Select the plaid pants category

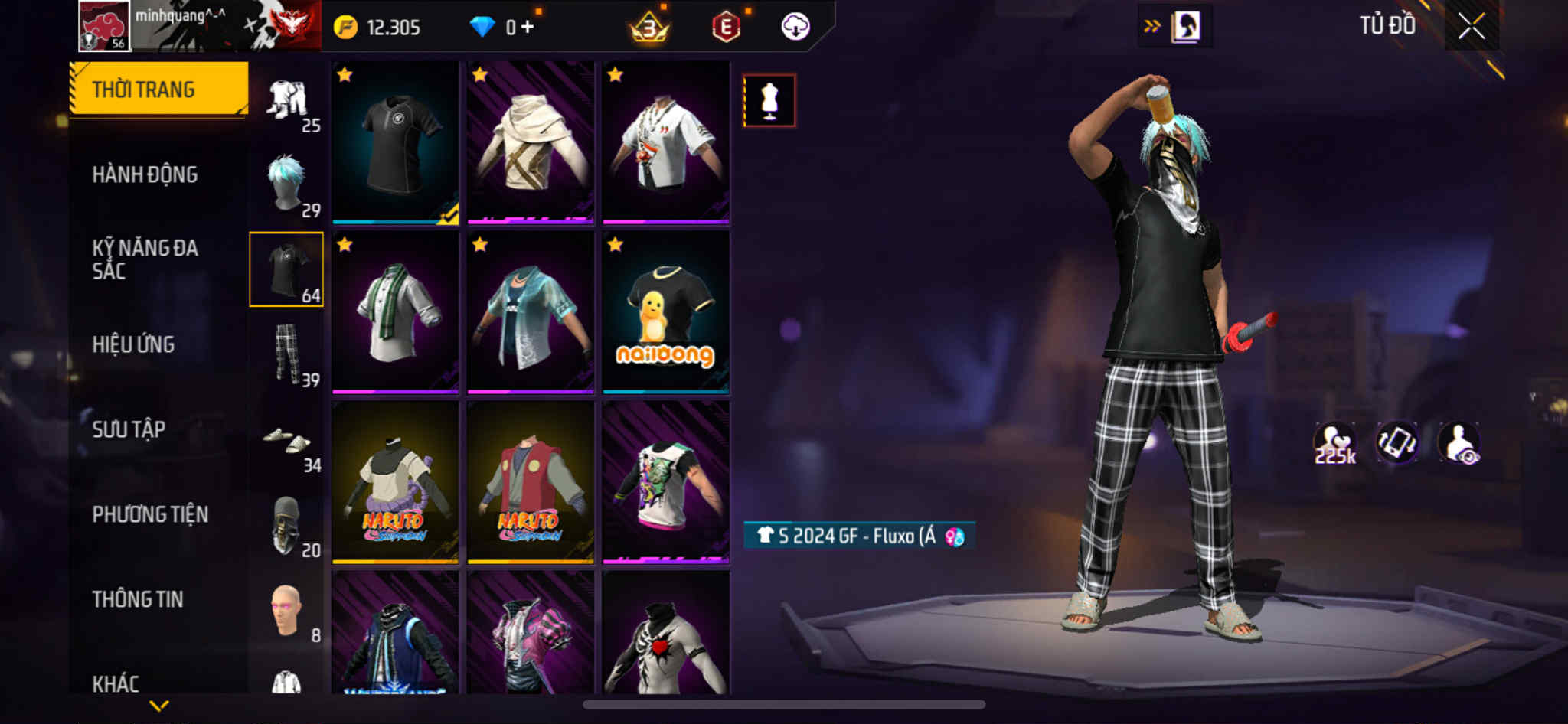pyautogui.click(x=287, y=354)
